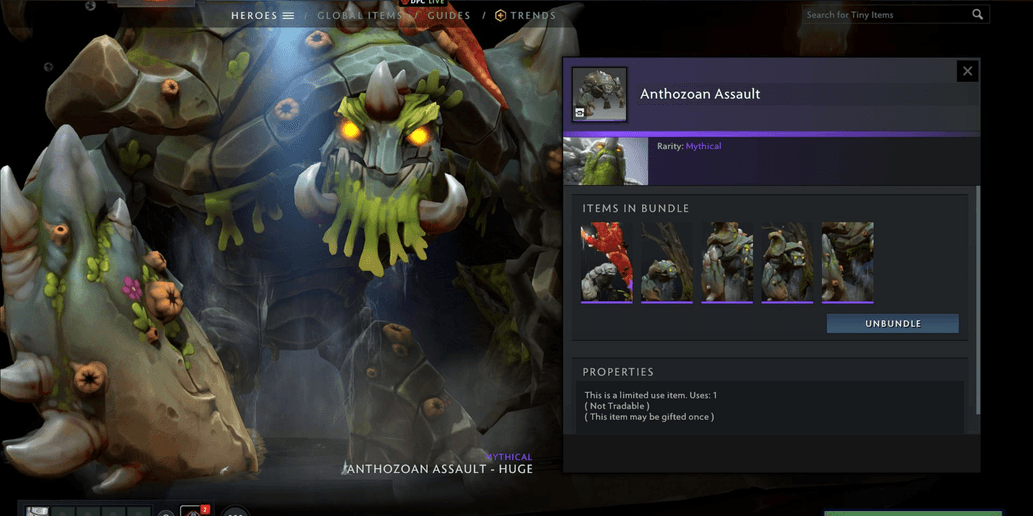The height and width of the screenshot is (516, 1033).
Task: Go to Global Items section
Action: coord(359,16)
